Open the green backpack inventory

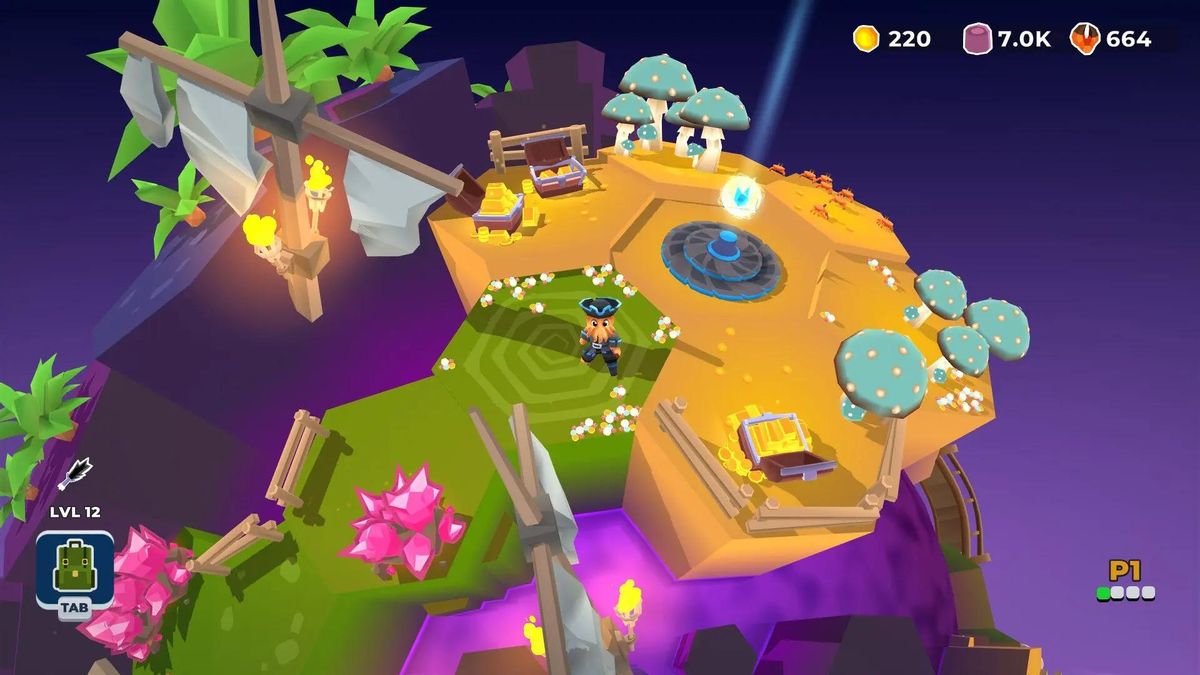74,567
